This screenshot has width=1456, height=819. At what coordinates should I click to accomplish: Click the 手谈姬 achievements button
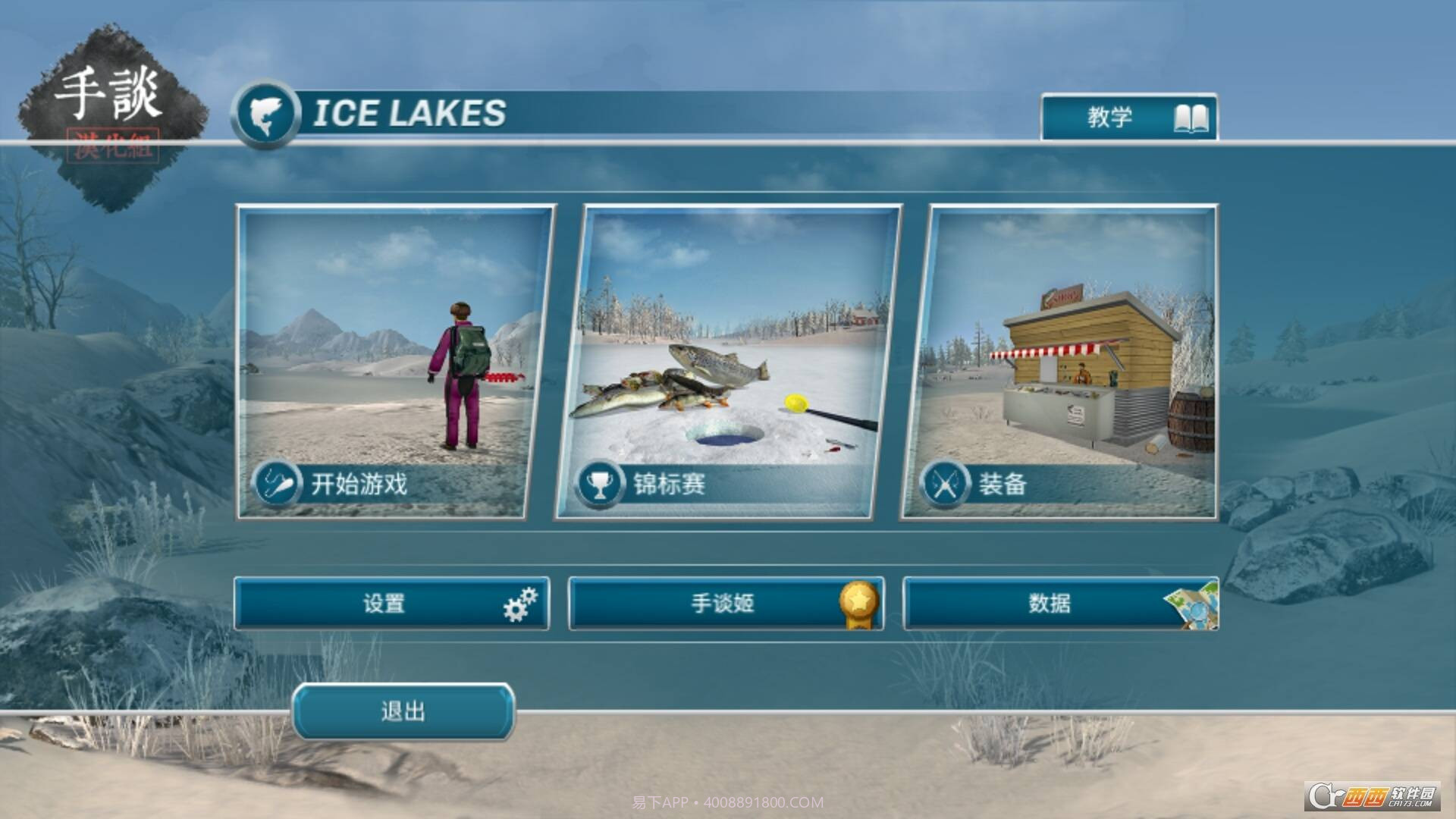click(x=724, y=603)
